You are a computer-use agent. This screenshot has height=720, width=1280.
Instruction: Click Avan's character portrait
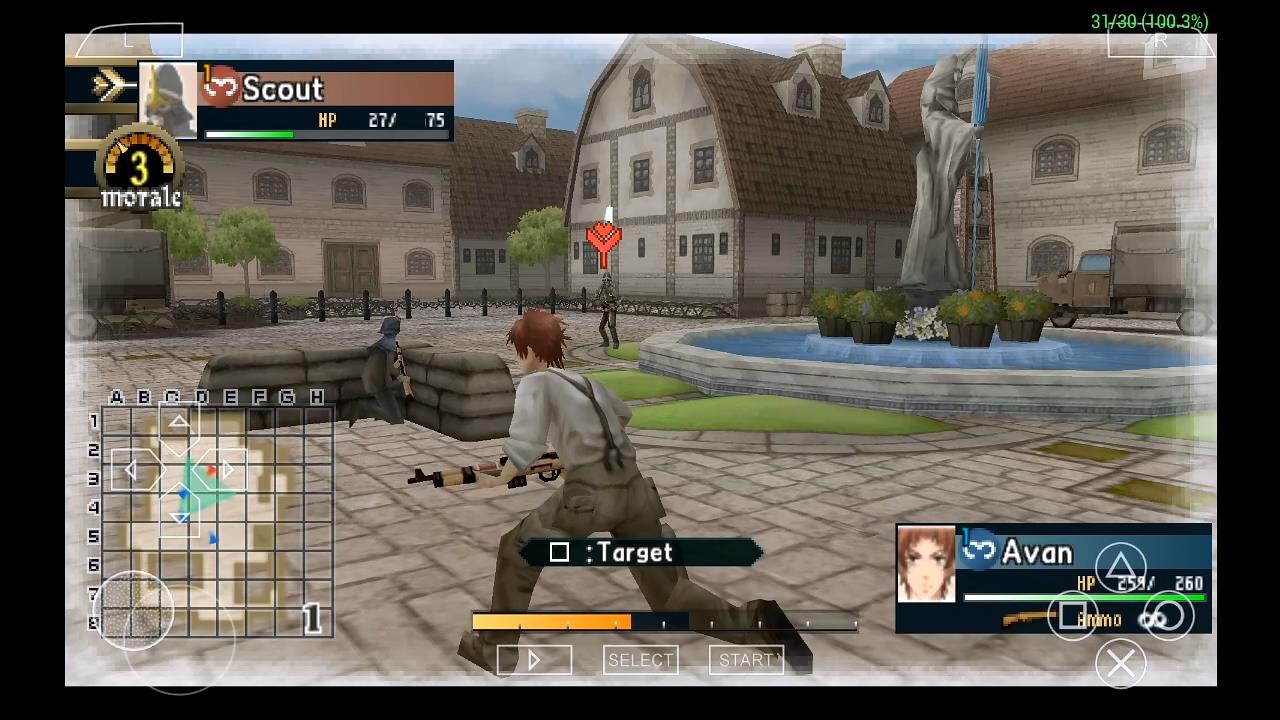(926, 564)
